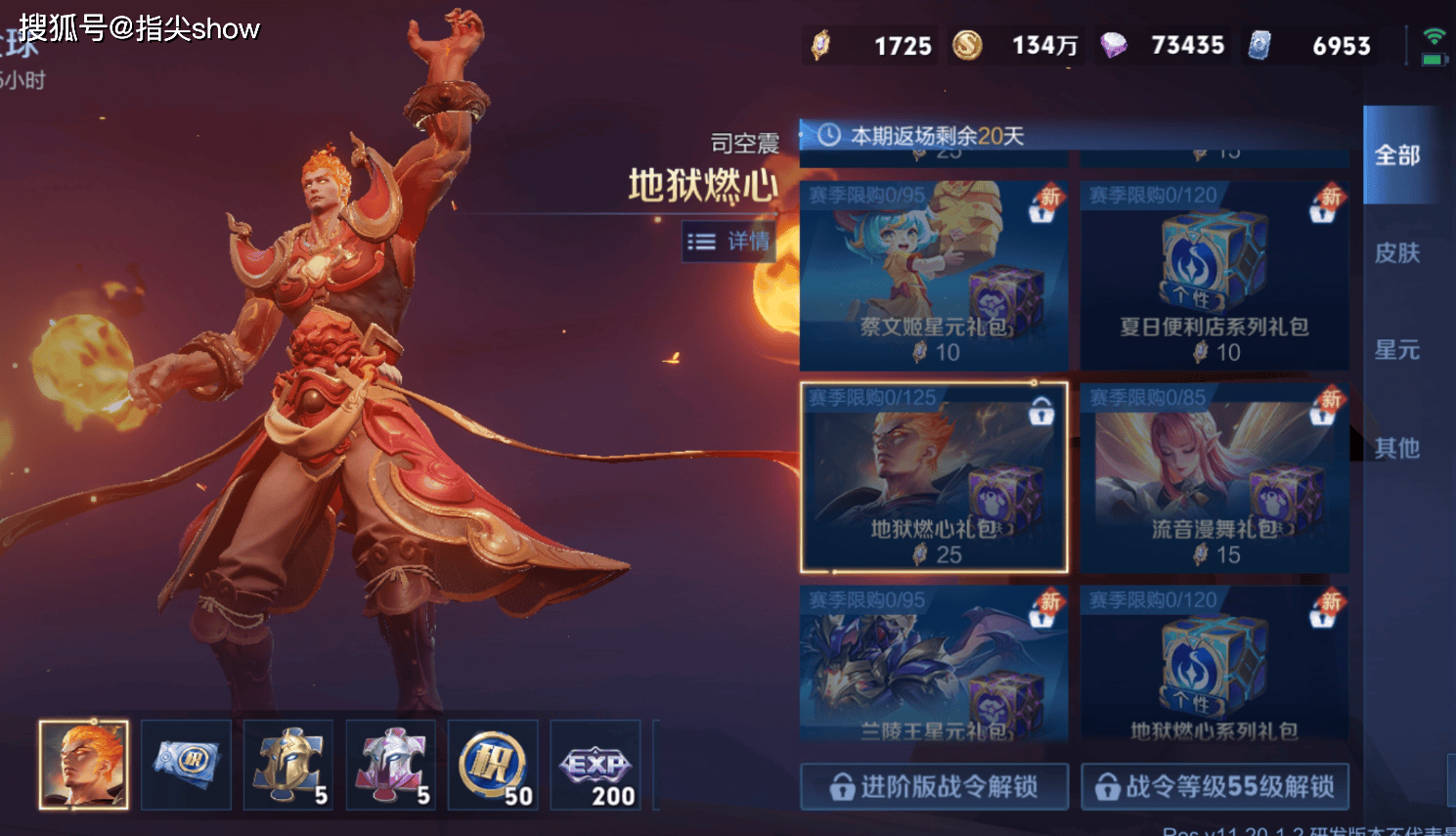The width and height of the screenshot is (1456, 836).
Task: Select the gold helmet fragment reward
Action: pos(288,765)
